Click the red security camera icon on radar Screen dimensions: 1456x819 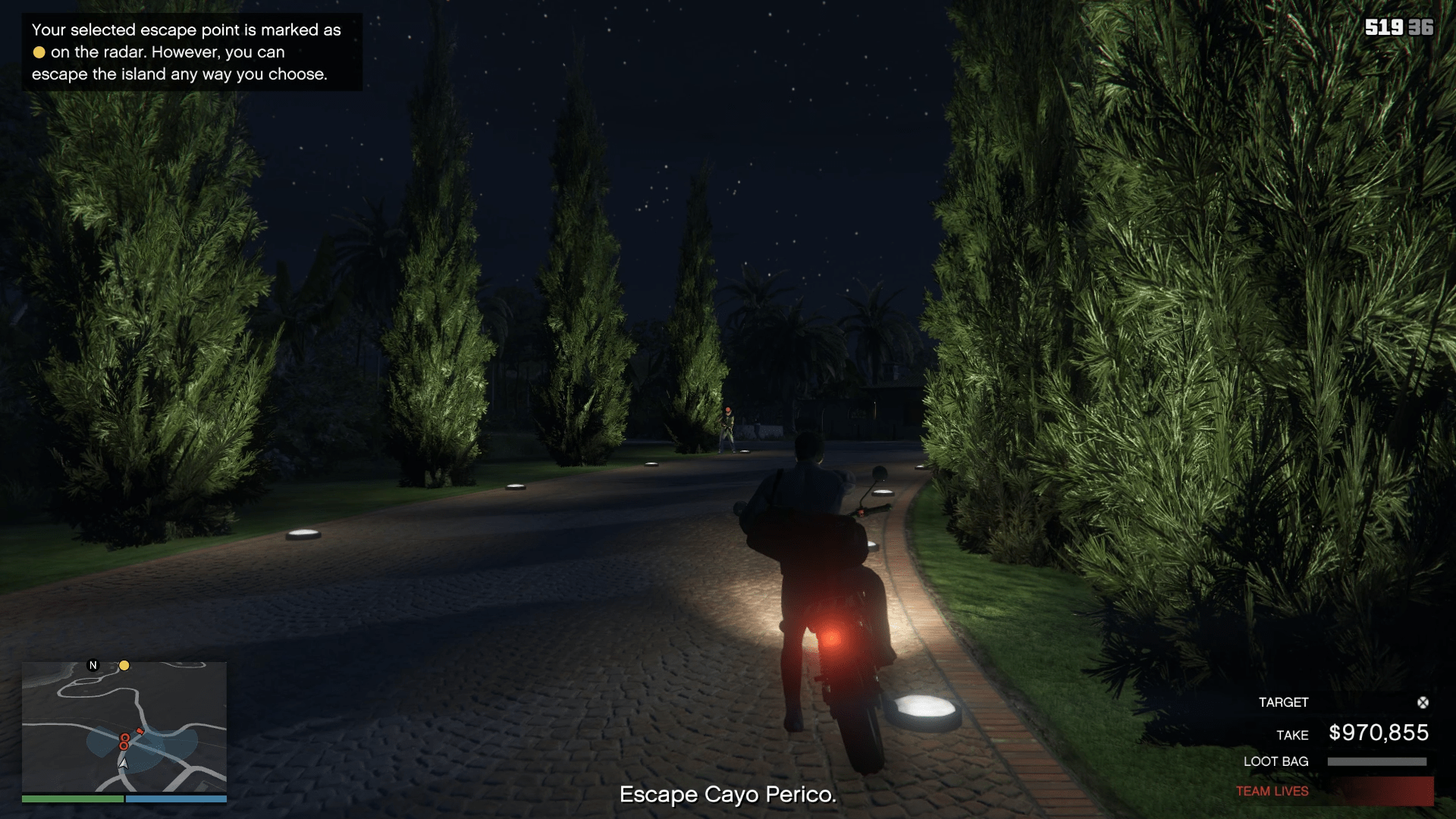click(x=140, y=731)
